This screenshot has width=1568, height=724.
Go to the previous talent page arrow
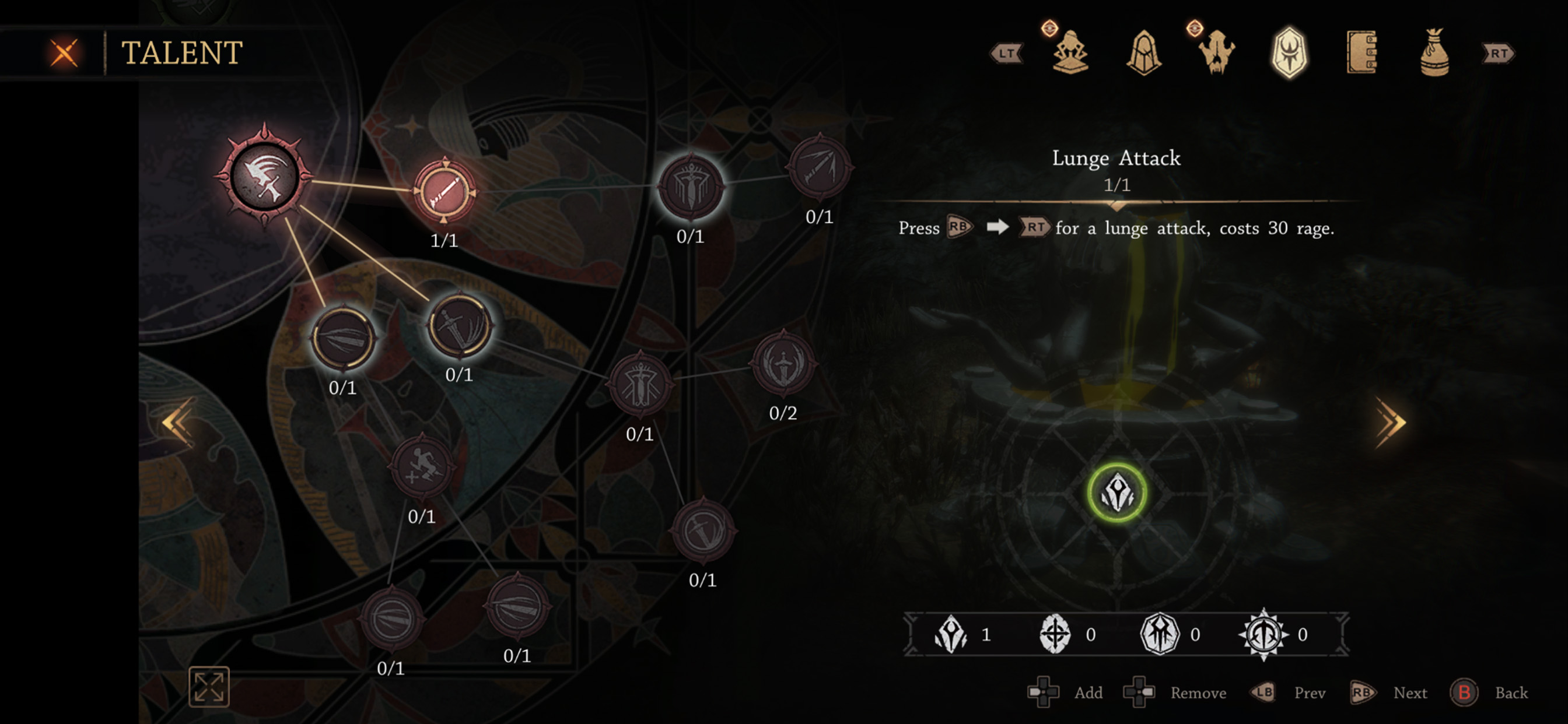[177, 421]
